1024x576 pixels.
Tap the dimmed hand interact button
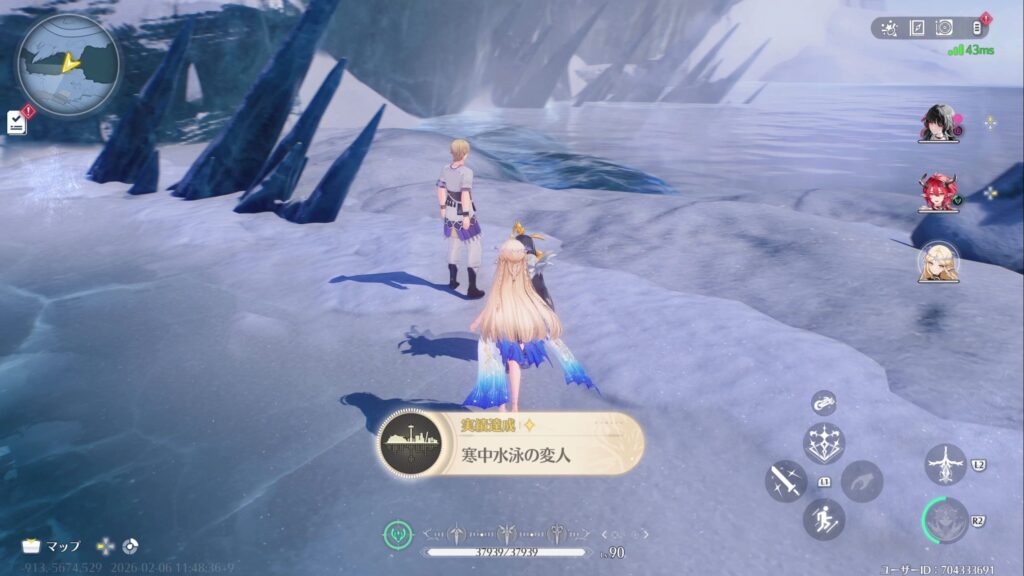tap(861, 481)
